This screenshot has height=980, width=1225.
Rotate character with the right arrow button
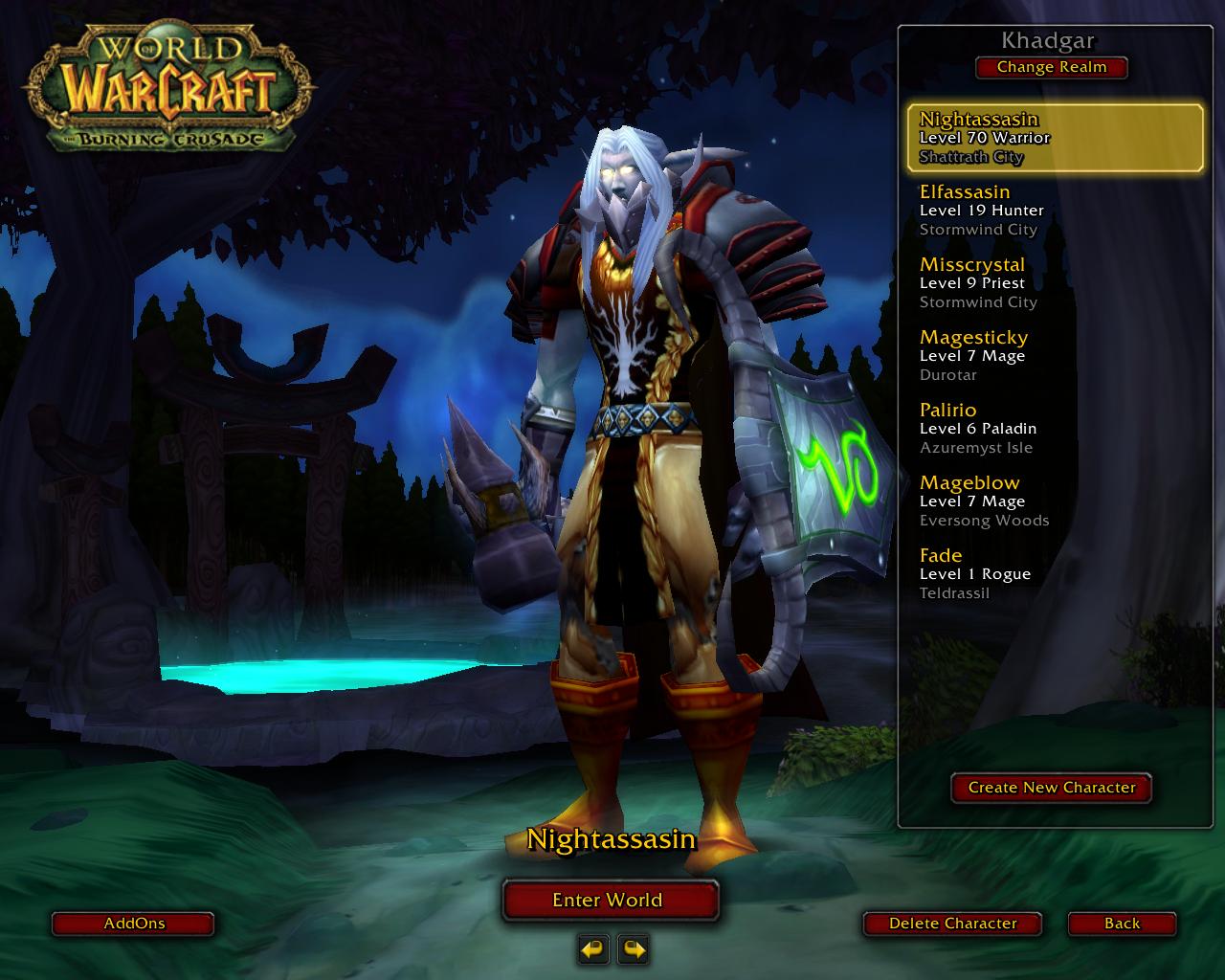click(634, 949)
